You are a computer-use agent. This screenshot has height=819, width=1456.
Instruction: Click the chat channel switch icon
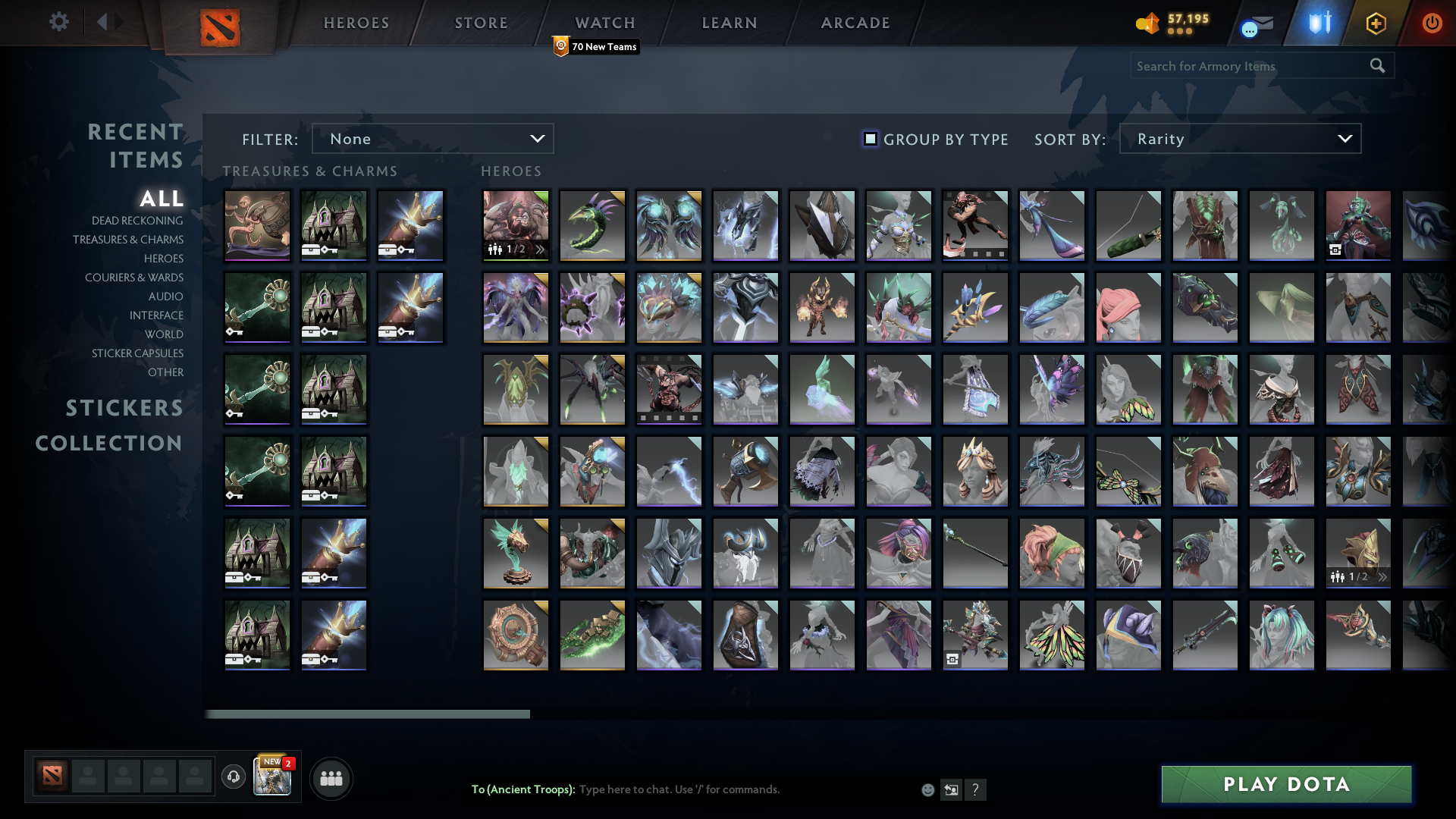[951, 789]
